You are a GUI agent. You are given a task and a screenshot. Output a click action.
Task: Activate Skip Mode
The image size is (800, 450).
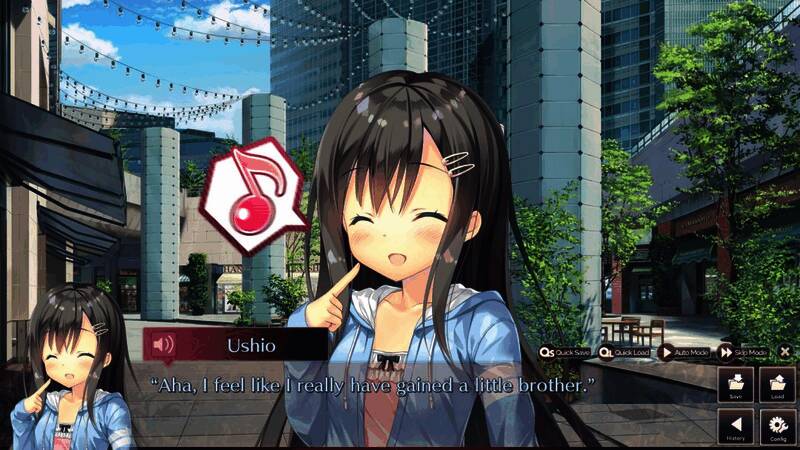pos(743,352)
